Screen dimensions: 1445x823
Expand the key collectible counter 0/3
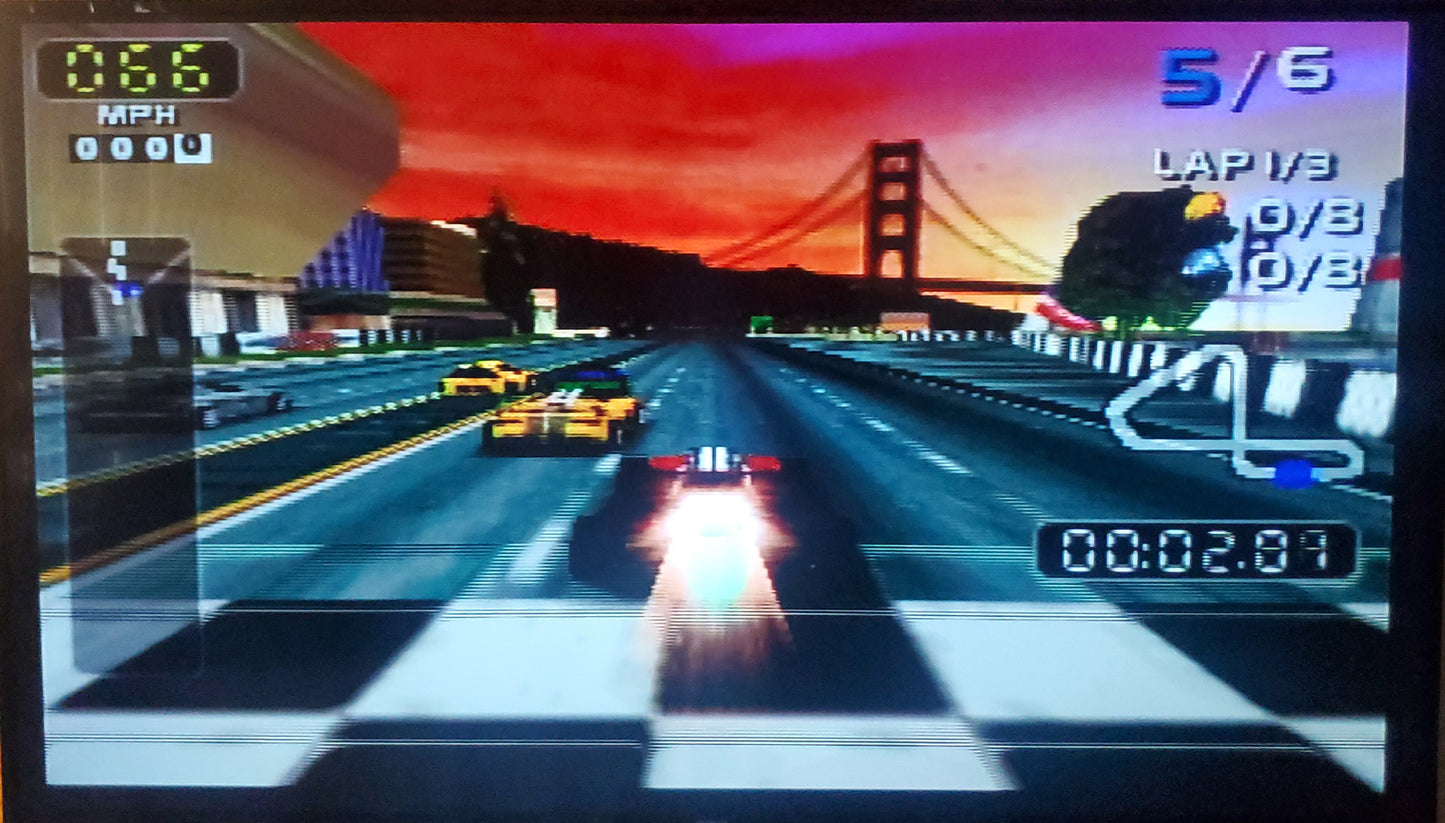[1305, 215]
